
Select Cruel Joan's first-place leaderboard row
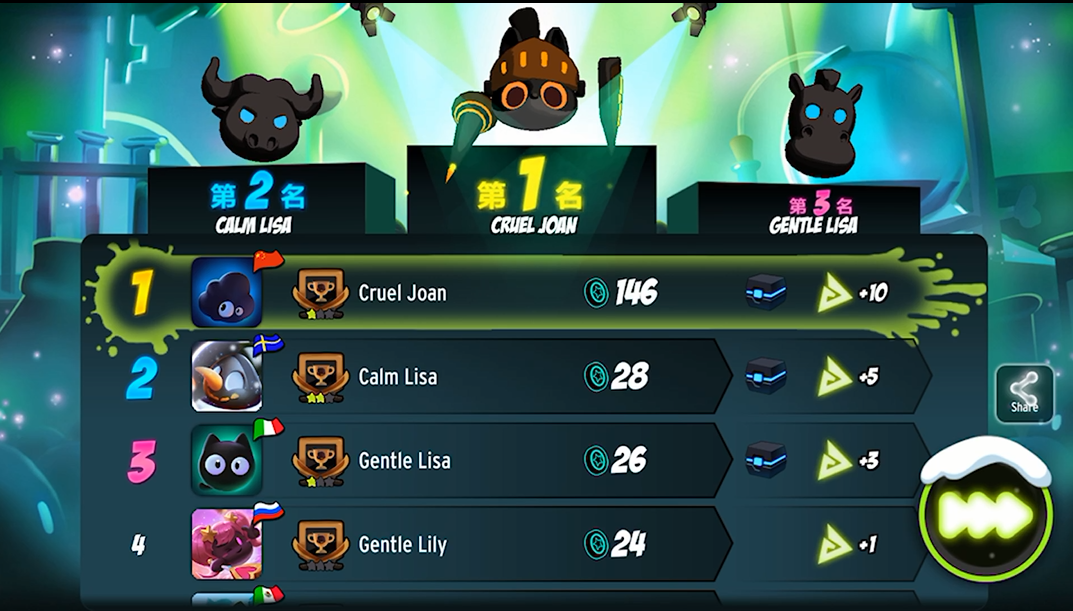[x=500, y=293]
